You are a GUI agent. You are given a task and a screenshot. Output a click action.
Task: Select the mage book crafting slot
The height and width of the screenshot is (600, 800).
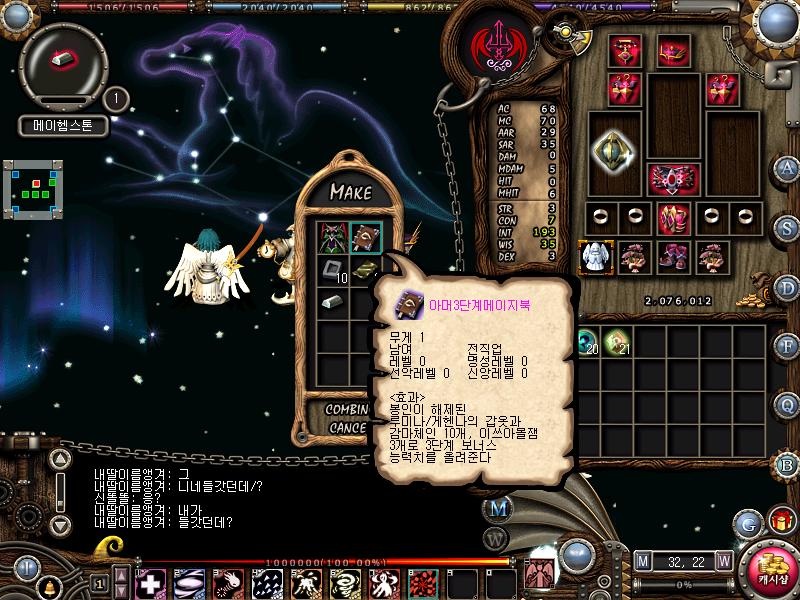coord(366,238)
